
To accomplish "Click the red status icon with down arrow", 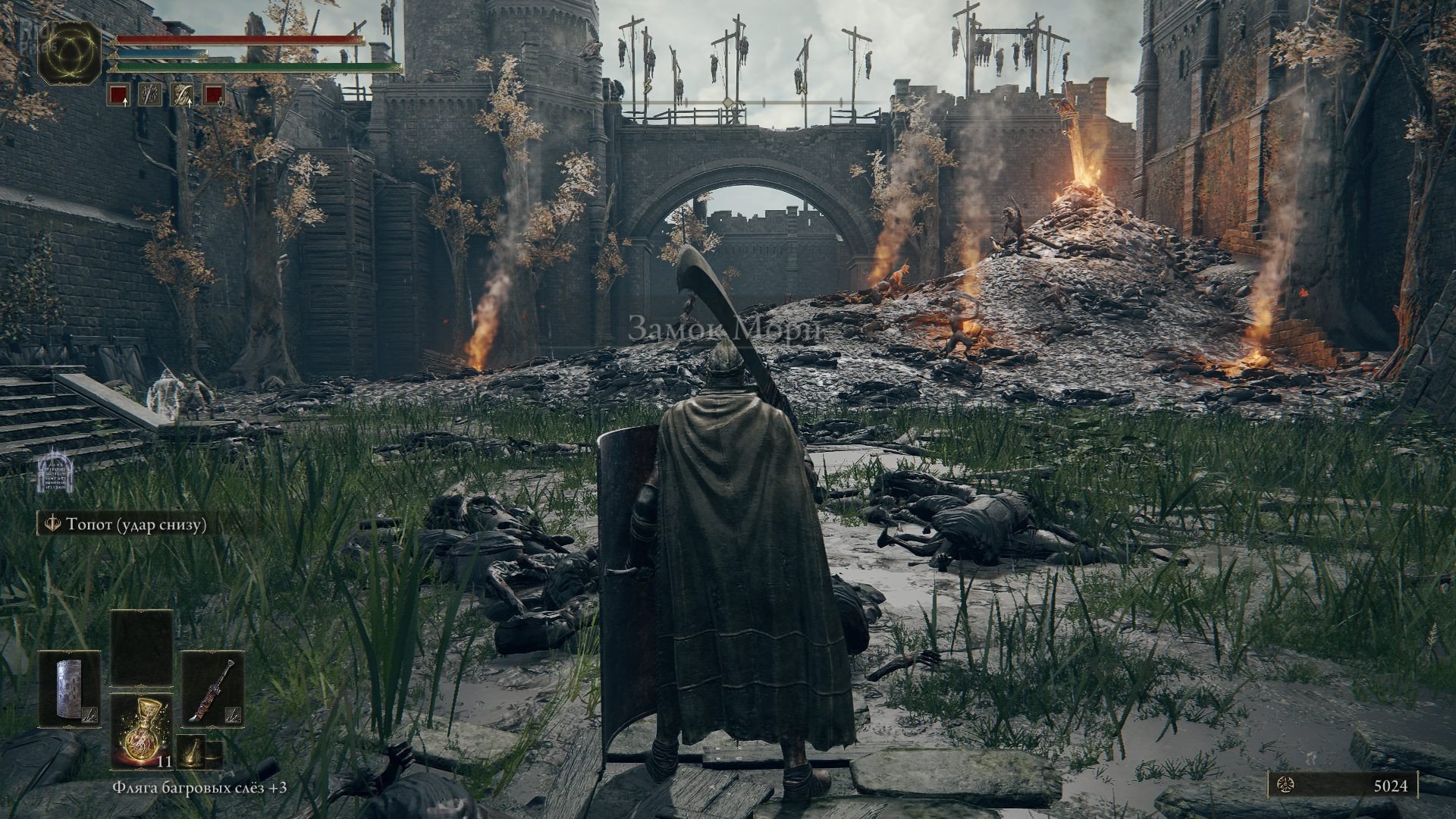I will pyautogui.click(x=214, y=94).
